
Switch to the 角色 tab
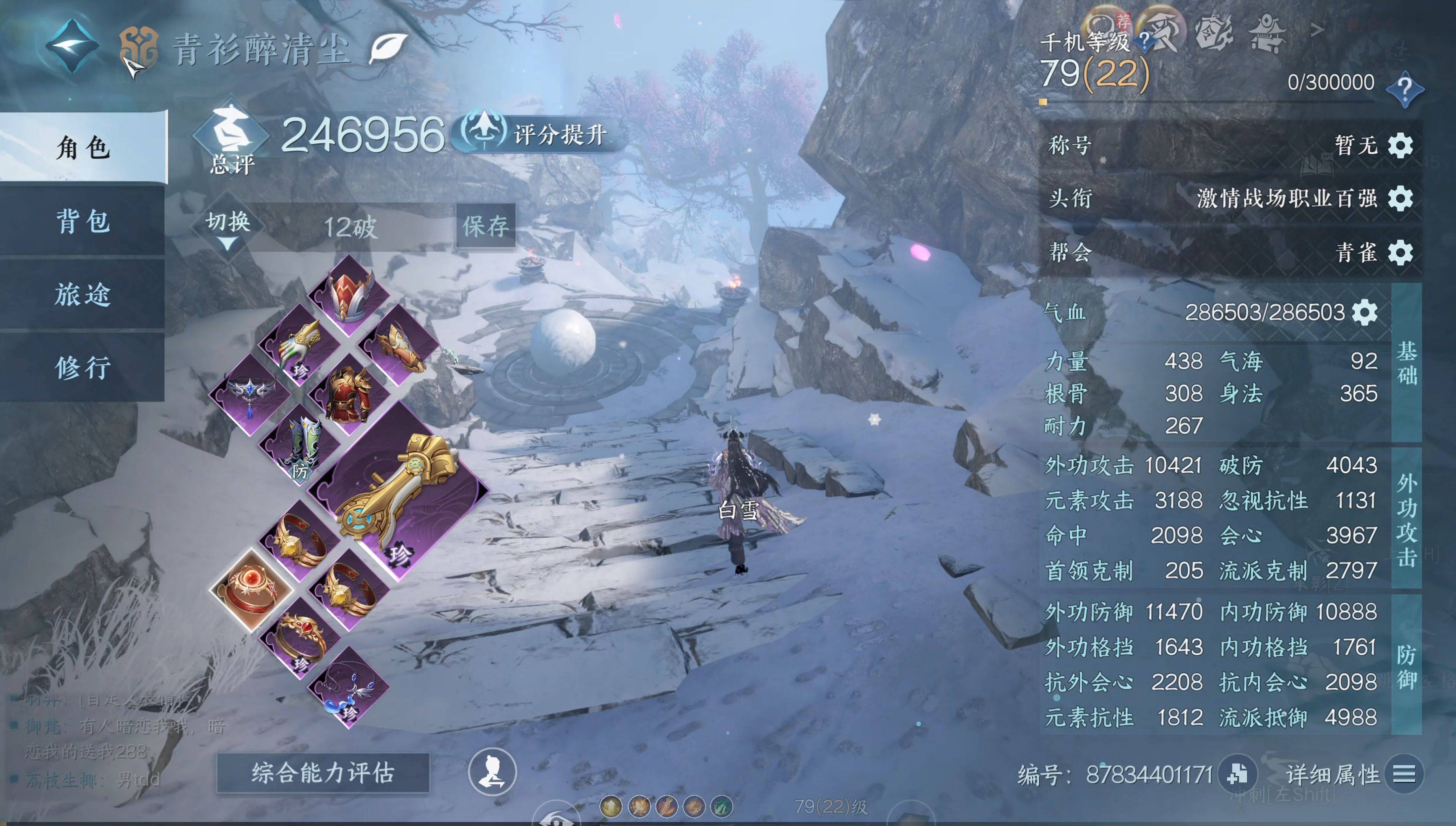click(83, 148)
